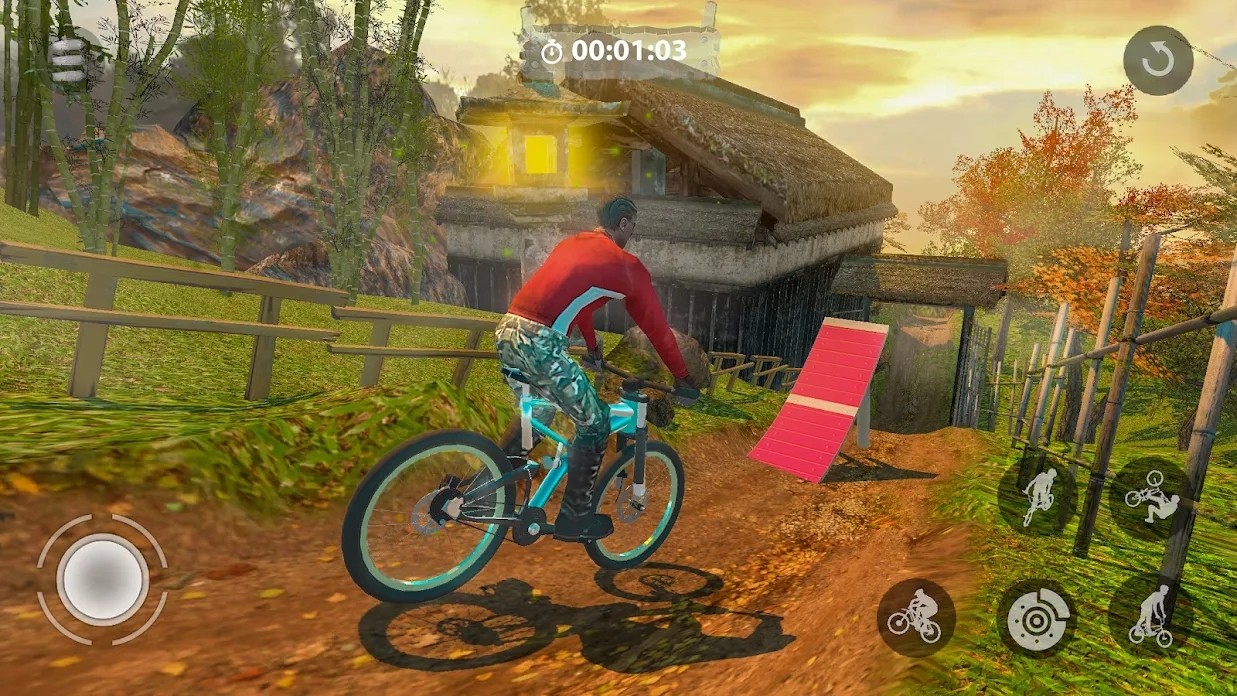Screen dimensions: 1237x696
Task: Trigger the standing-on-bike stunt button
Action: coord(1151,615)
